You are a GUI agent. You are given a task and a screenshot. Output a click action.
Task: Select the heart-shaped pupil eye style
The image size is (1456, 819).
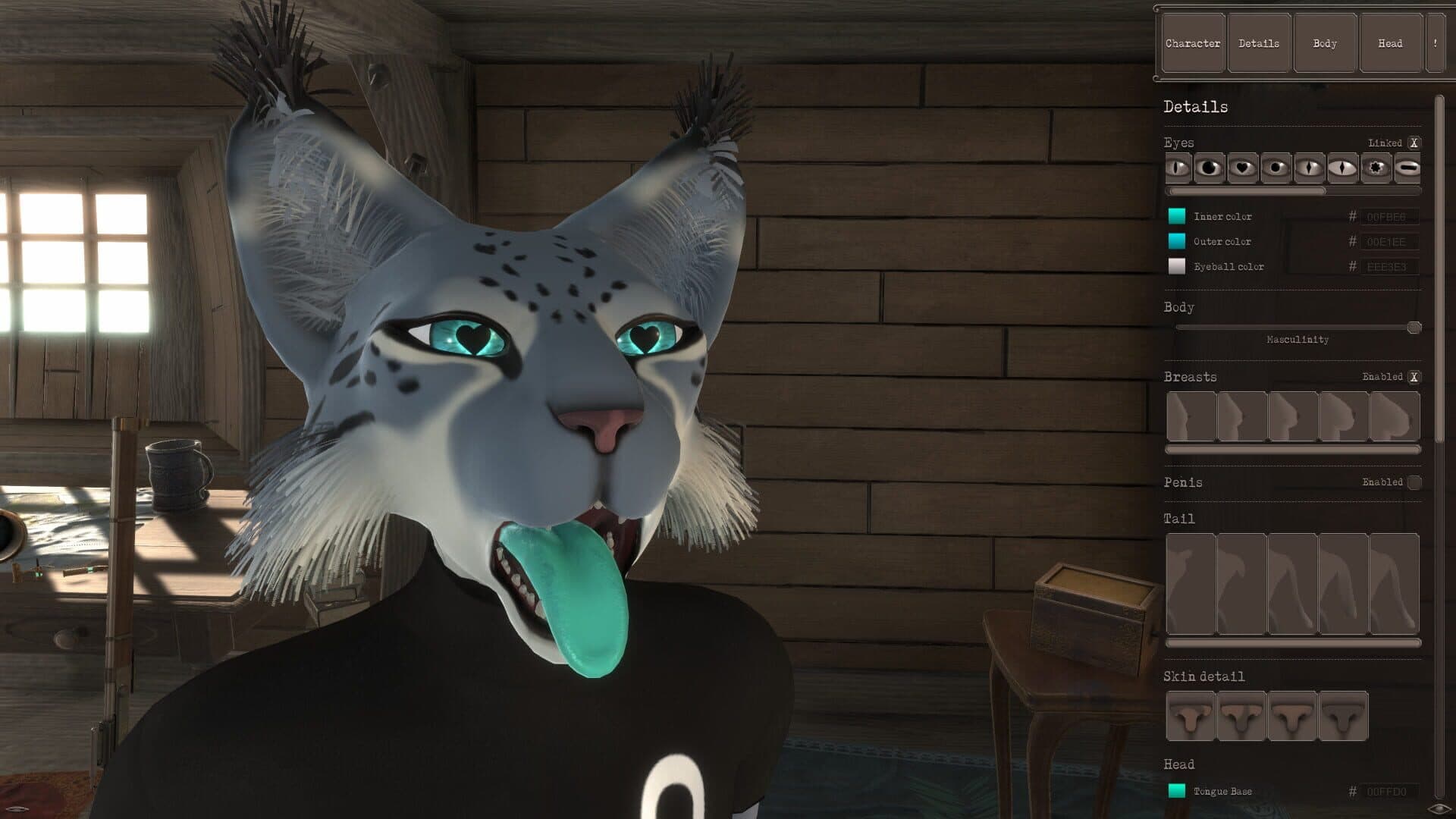pyautogui.click(x=1242, y=168)
